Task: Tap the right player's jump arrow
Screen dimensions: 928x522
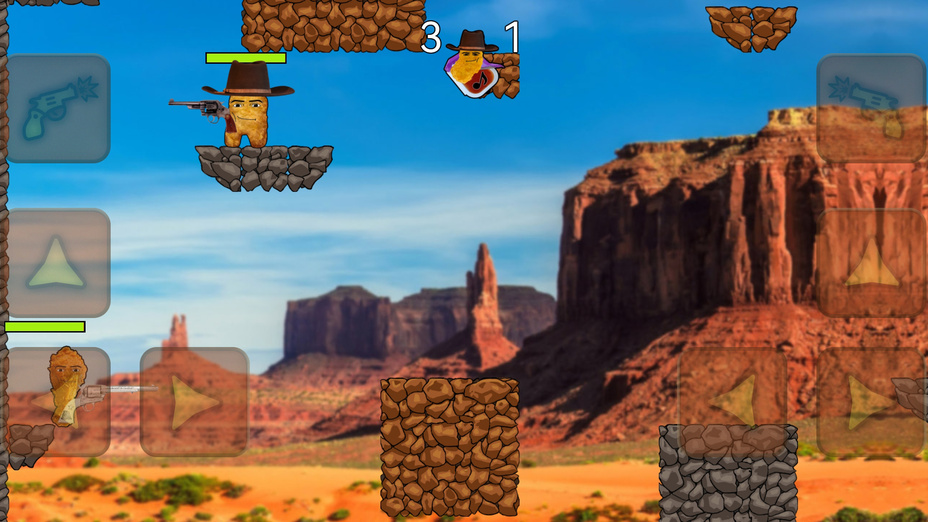Action: [870, 263]
